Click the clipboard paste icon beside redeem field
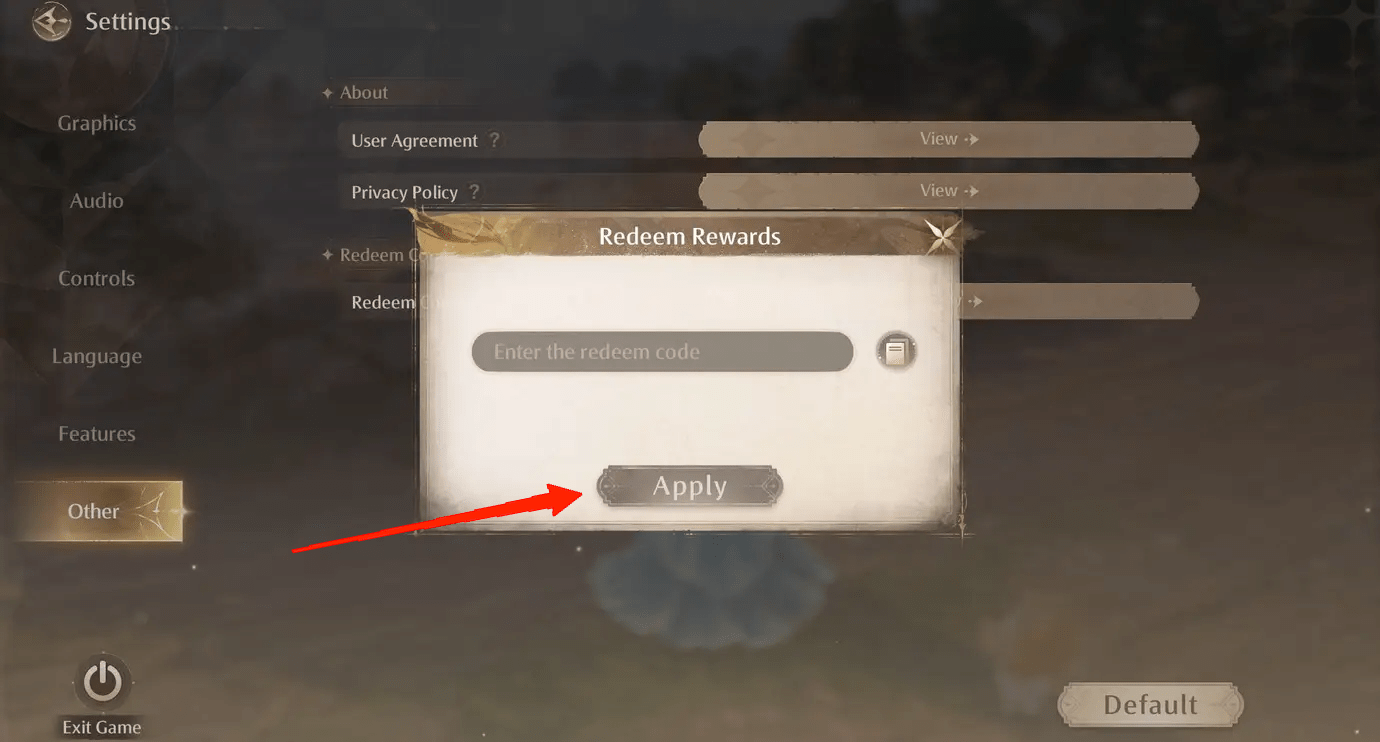Viewport: 1380px width, 742px height. tap(895, 351)
